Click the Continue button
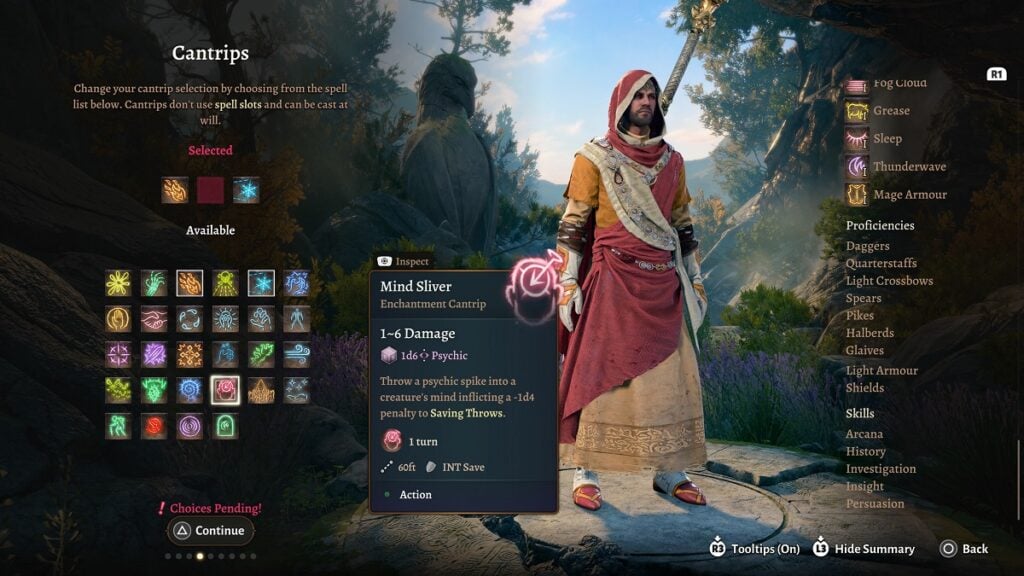The image size is (1024, 576). click(x=209, y=531)
